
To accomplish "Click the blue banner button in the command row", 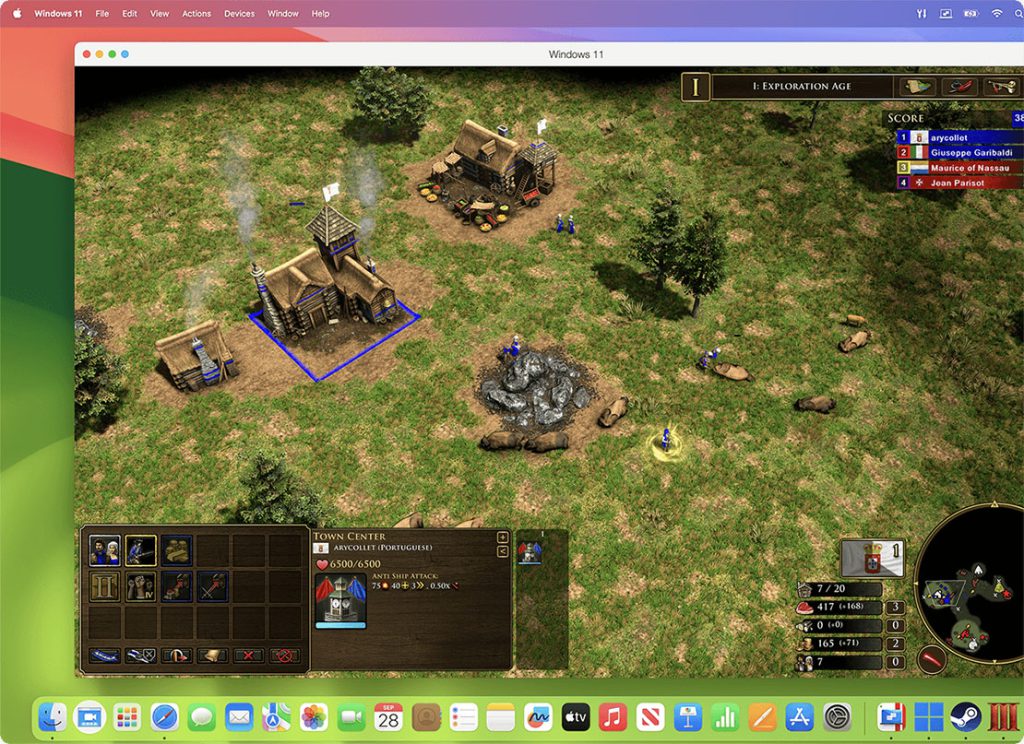I will 104,656.
